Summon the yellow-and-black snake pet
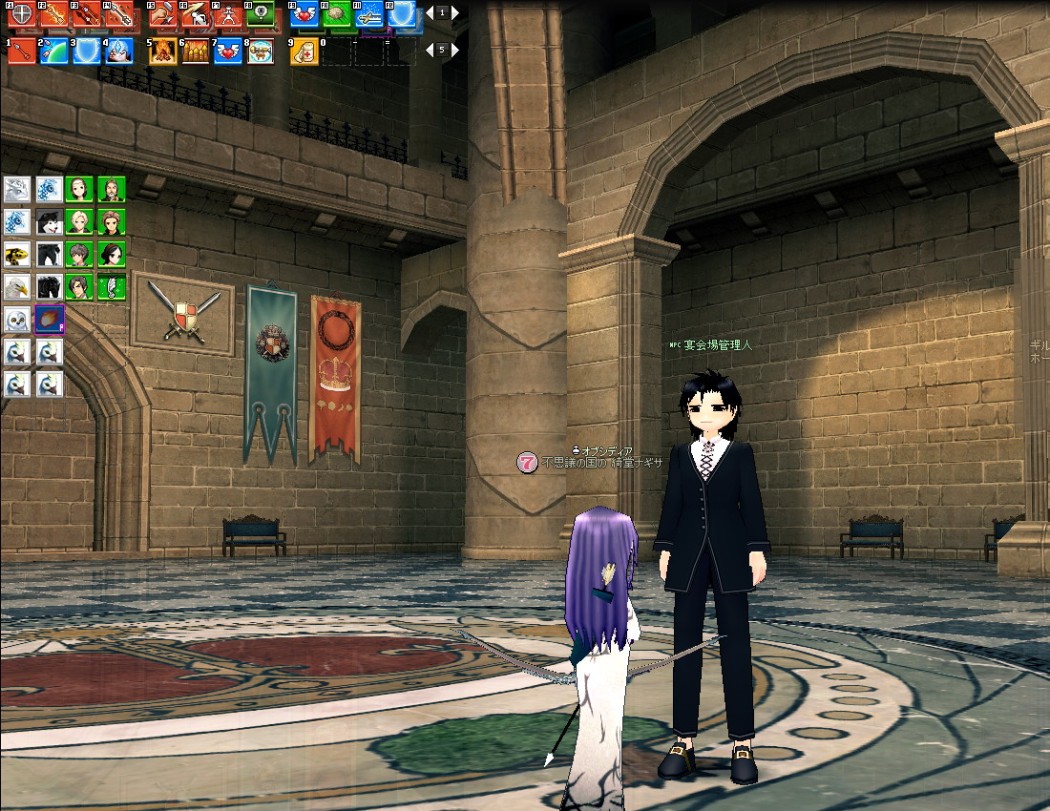1050x811 pixels. 18,254
